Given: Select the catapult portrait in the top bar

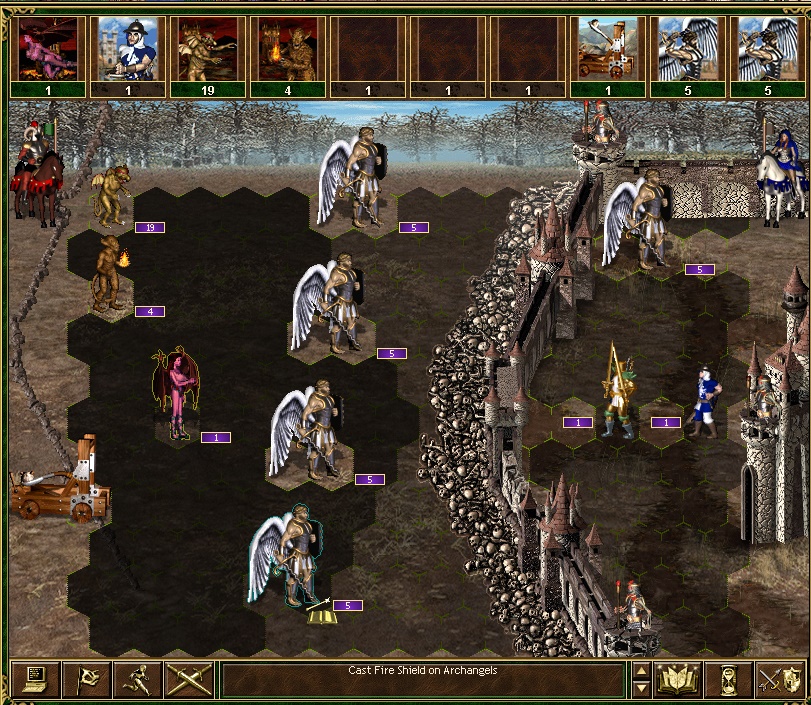Looking at the screenshot, I should [608, 48].
